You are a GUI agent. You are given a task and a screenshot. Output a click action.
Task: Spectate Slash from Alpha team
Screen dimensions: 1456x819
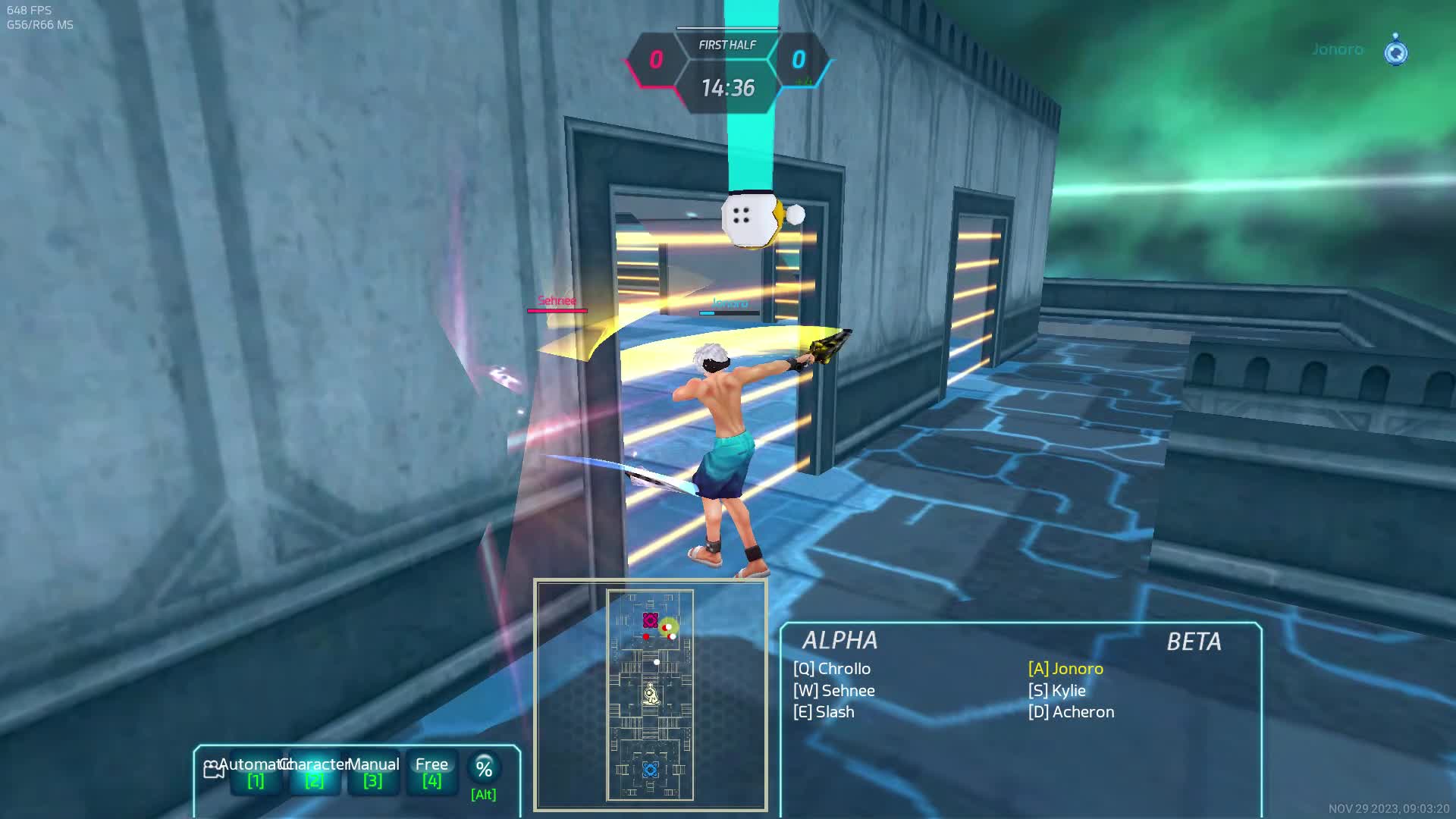[x=824, y=712]
